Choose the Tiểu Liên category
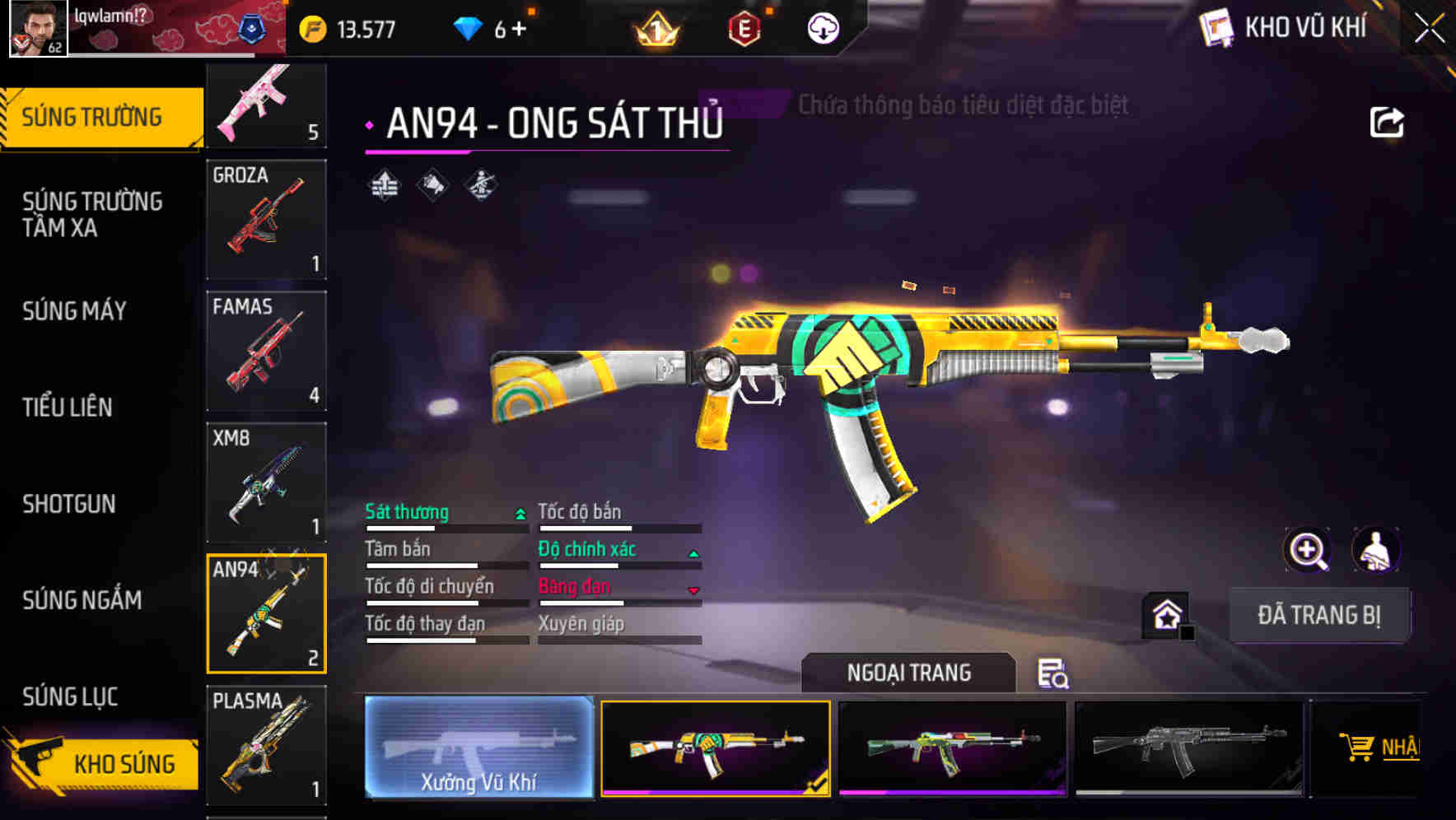This screenshot has height=820, width=1456. (68, 407)
